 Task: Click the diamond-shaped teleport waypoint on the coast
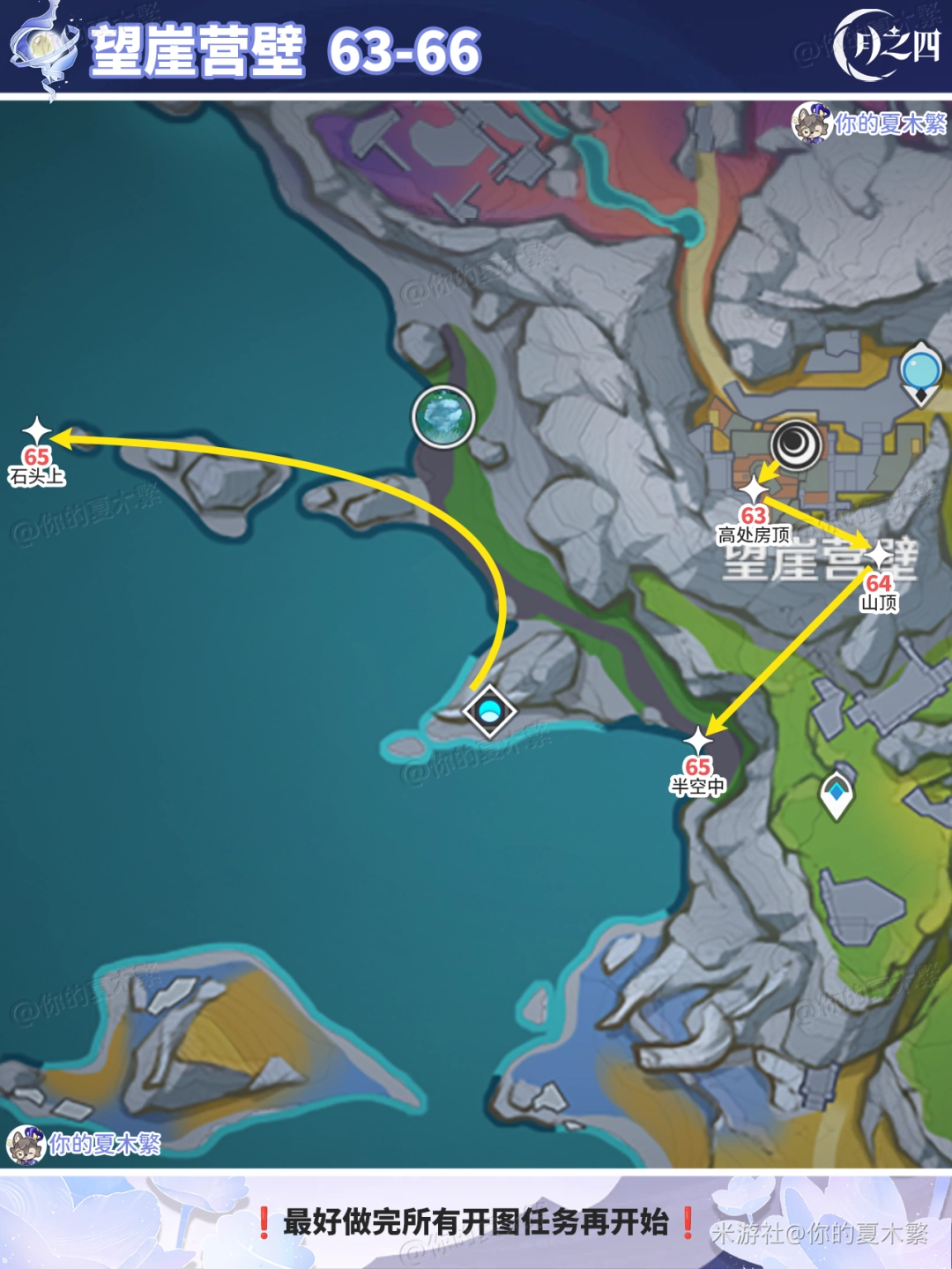[x=489, y=710]
